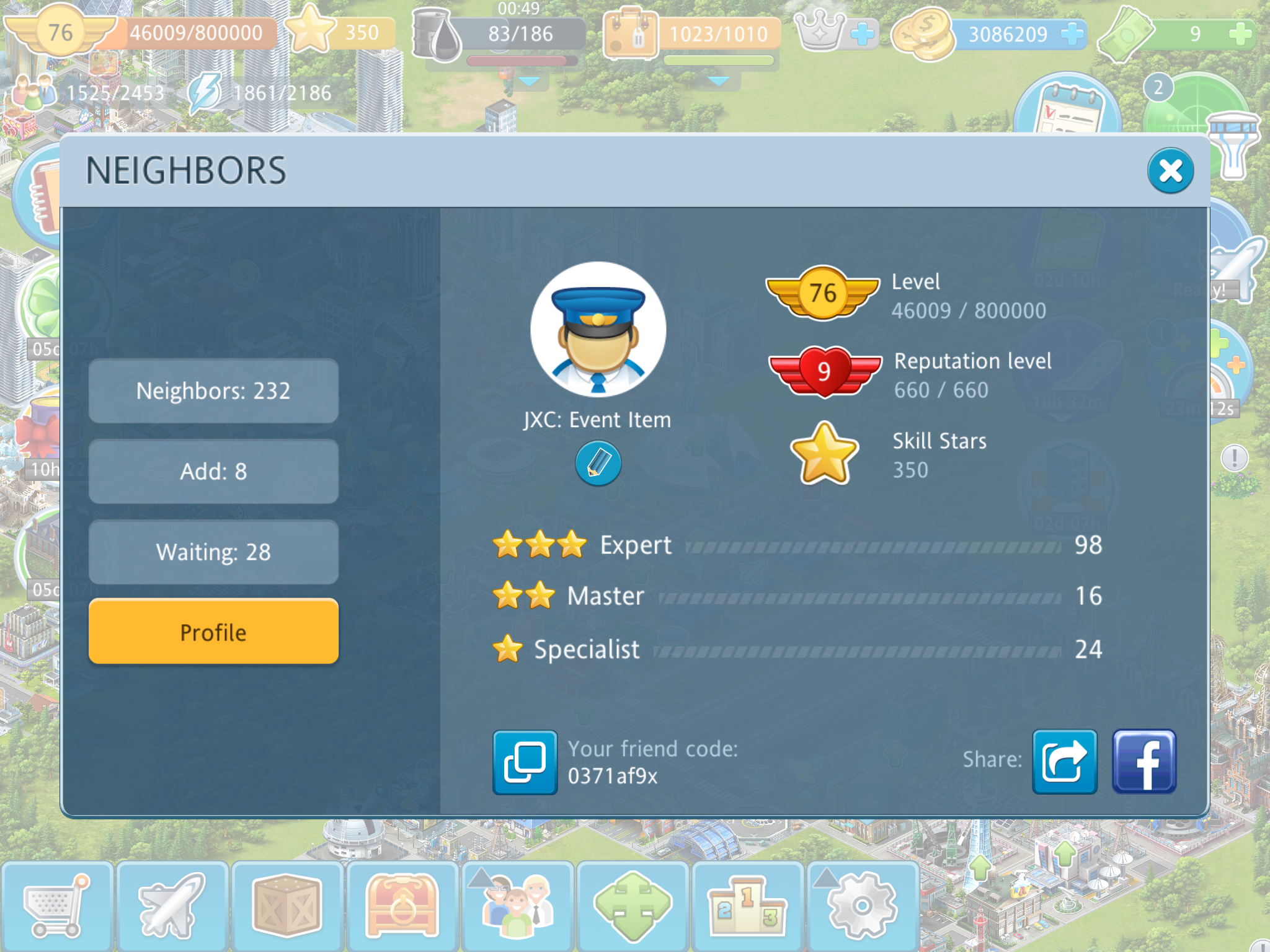Open the wooden crate warehouse
This screenshot has width=1270, height=952.
[x=286, y=906]
